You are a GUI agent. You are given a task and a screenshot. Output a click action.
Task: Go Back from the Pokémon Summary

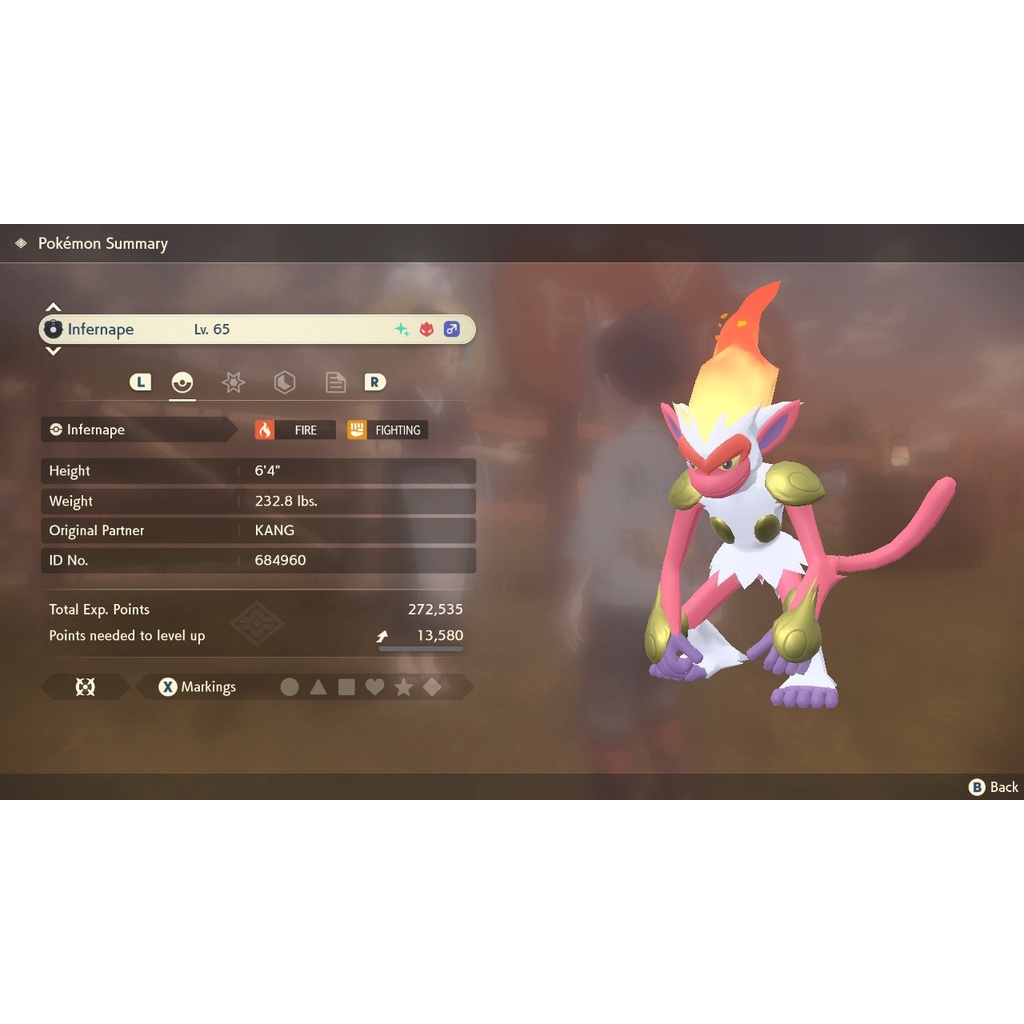coord(994,787)
